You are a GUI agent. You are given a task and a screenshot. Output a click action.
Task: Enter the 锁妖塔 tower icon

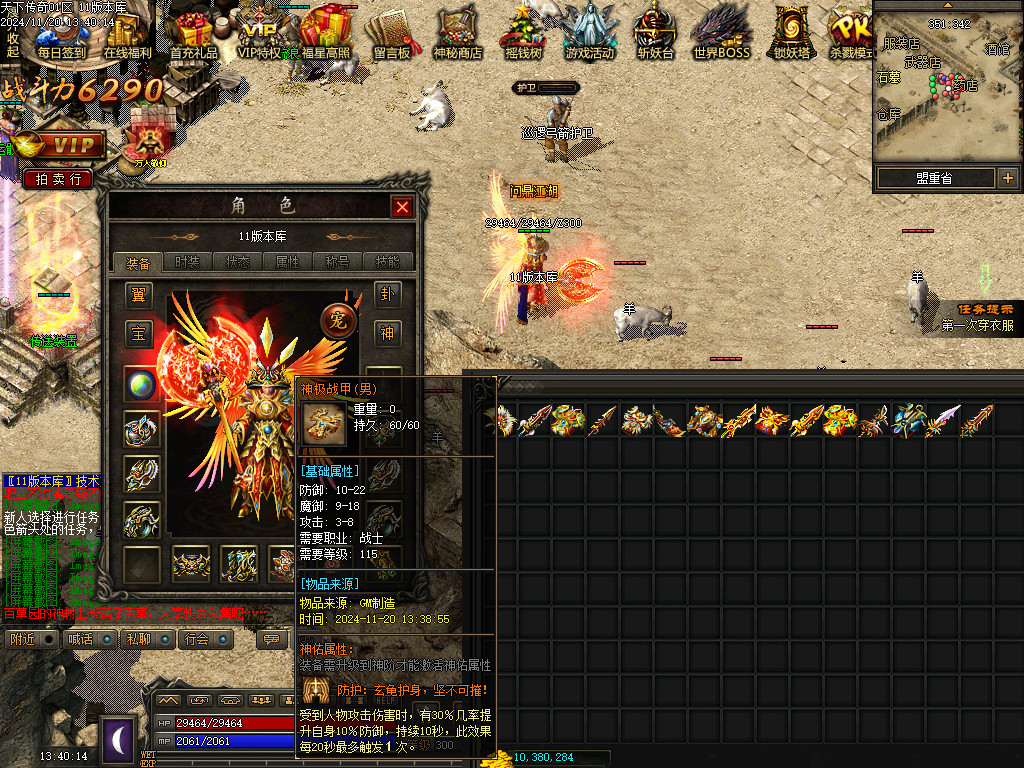pyautogui.click(x=791, y=33)
